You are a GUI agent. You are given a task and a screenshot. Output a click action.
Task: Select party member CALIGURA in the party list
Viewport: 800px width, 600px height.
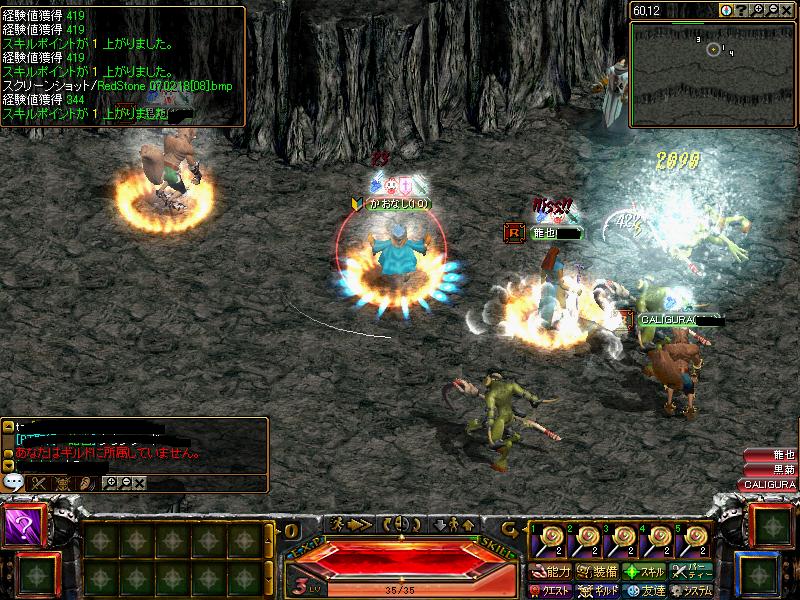[769, 485]
